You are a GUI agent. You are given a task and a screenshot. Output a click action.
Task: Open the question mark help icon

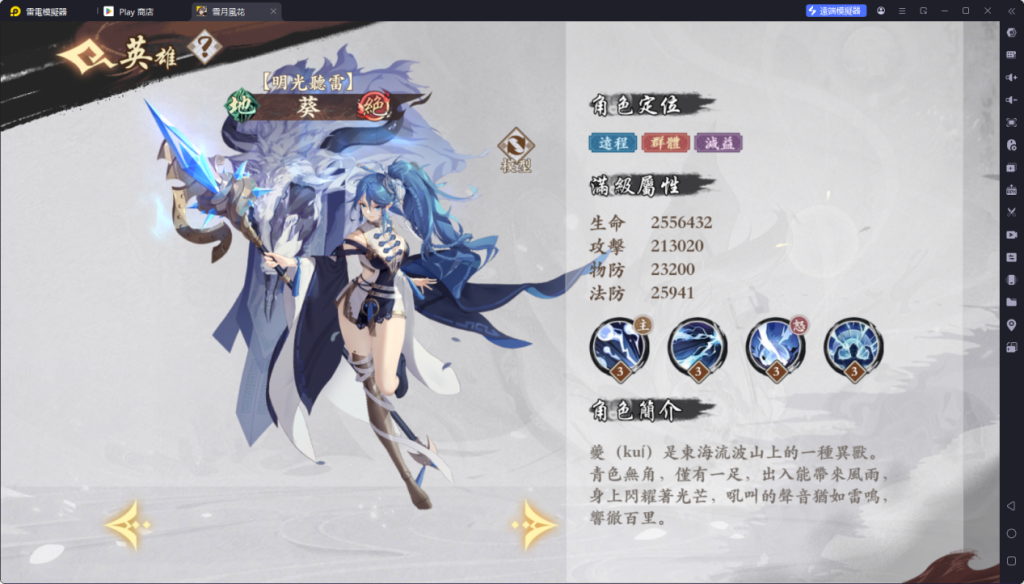pos(204,46)
